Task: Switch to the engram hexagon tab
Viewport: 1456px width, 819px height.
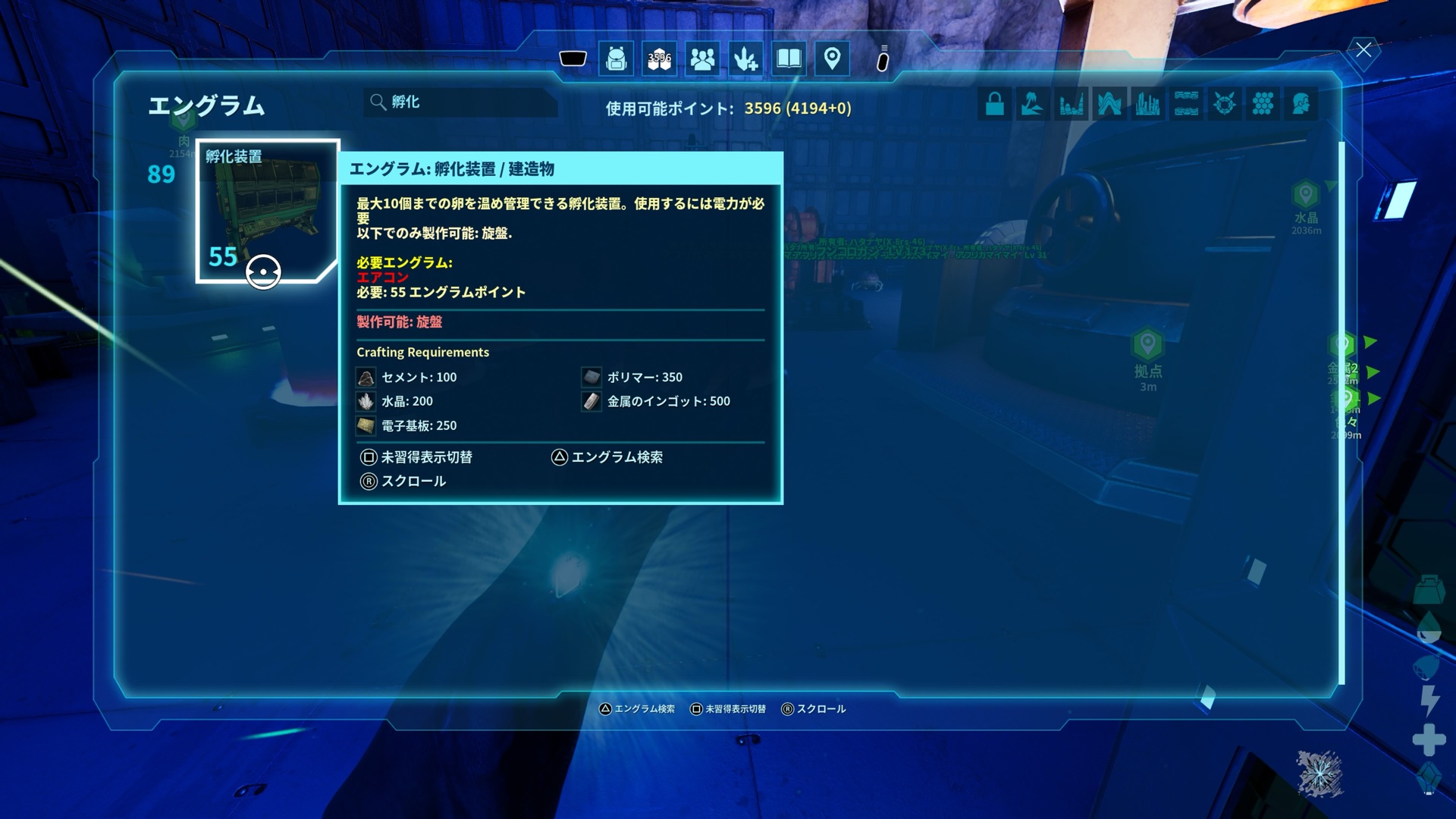Action: (x=659, y=58)
